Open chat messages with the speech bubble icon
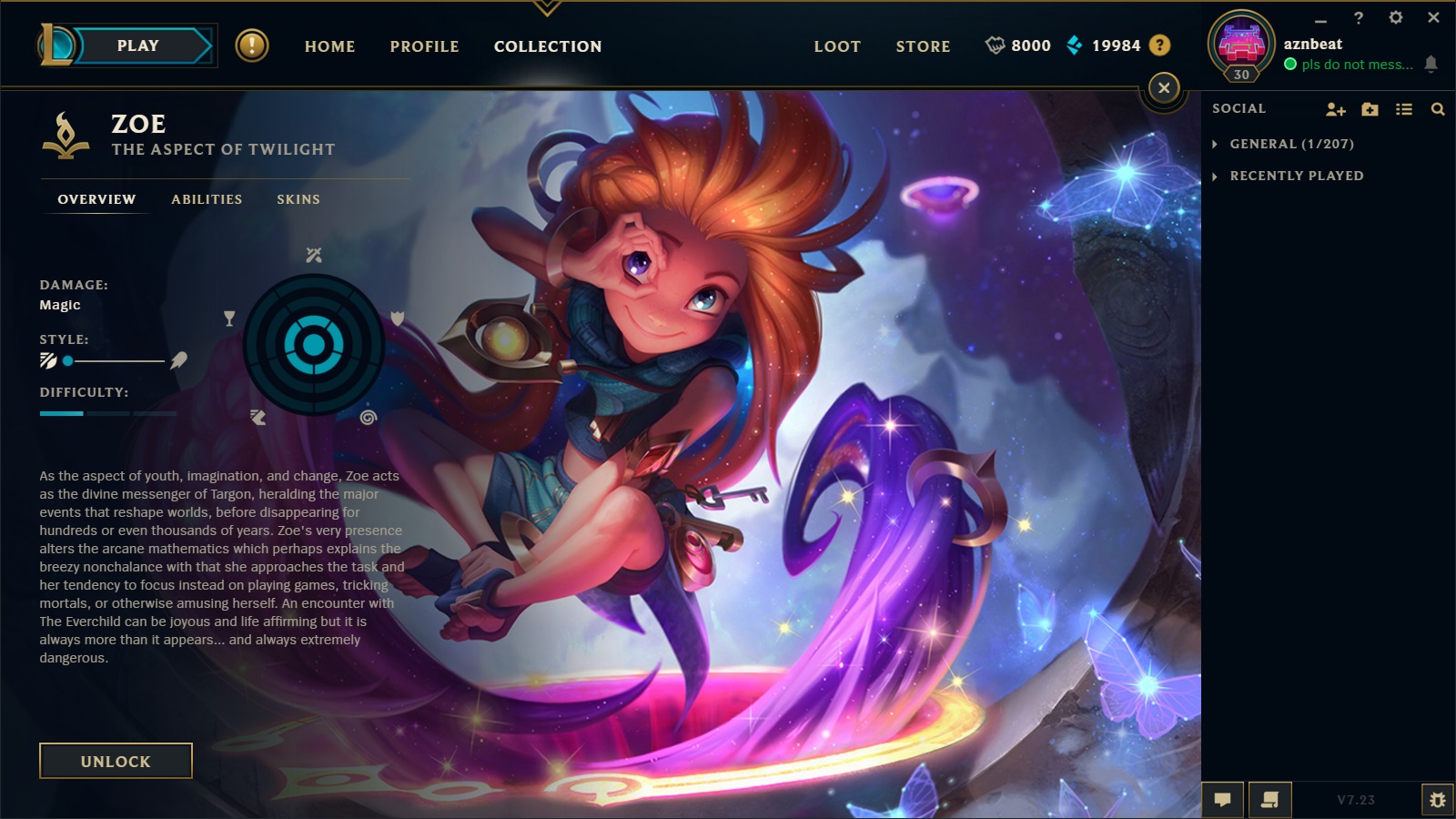 tap(1223, 800)
